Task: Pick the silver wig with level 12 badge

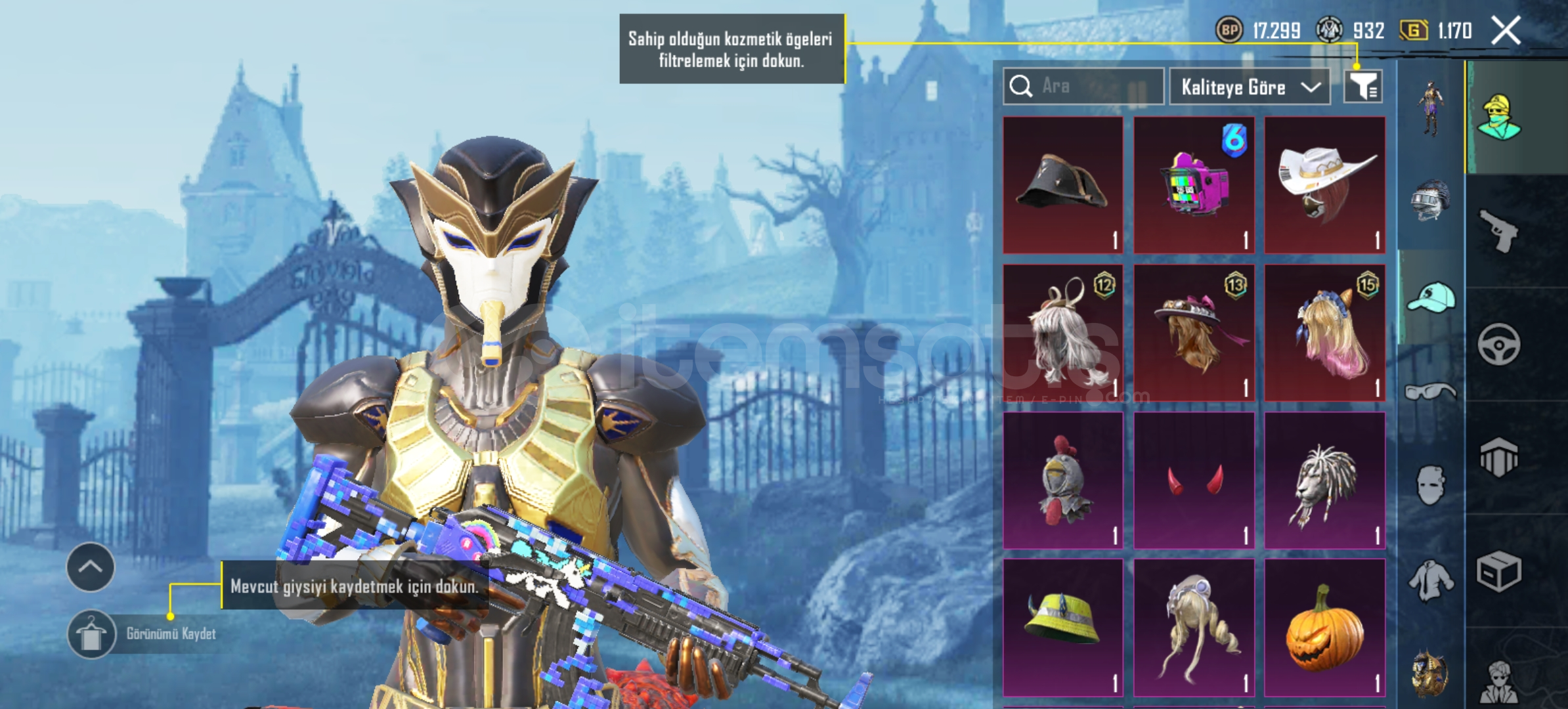Action: pos(1062,333)
